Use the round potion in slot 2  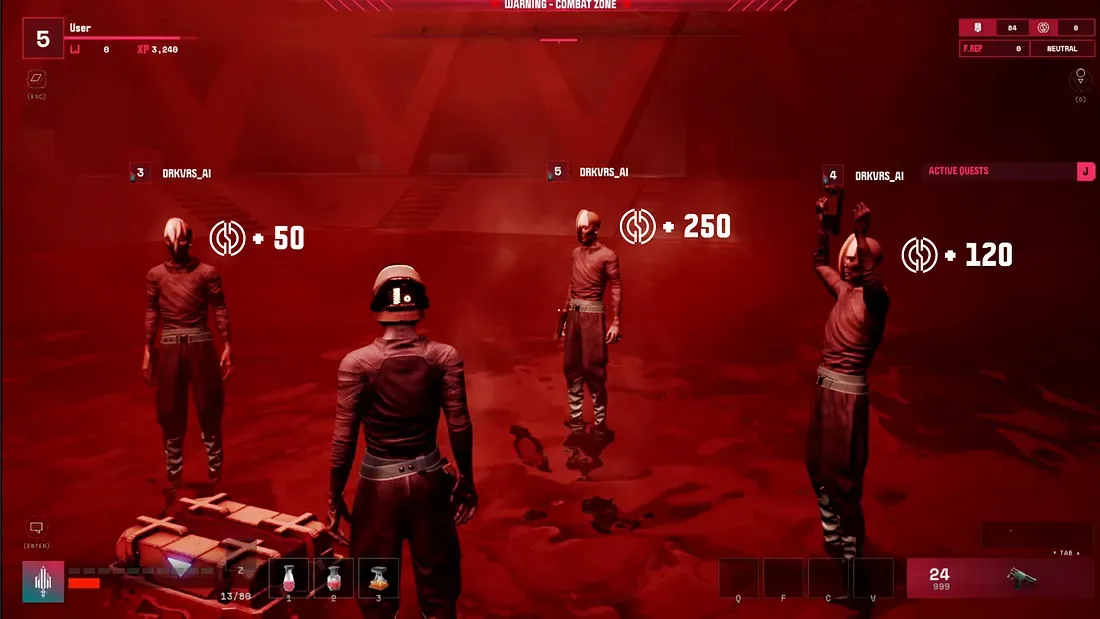pos(334,578)
